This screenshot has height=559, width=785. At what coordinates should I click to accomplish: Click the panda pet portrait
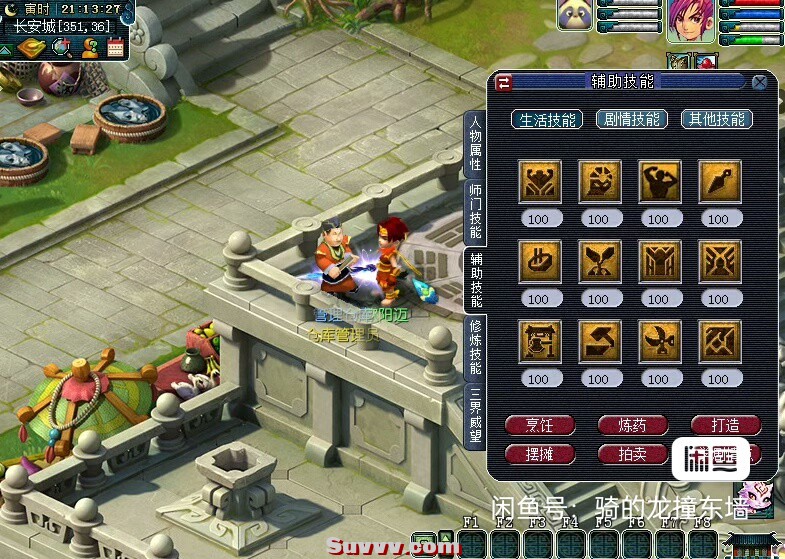click(x=574, y=17)
